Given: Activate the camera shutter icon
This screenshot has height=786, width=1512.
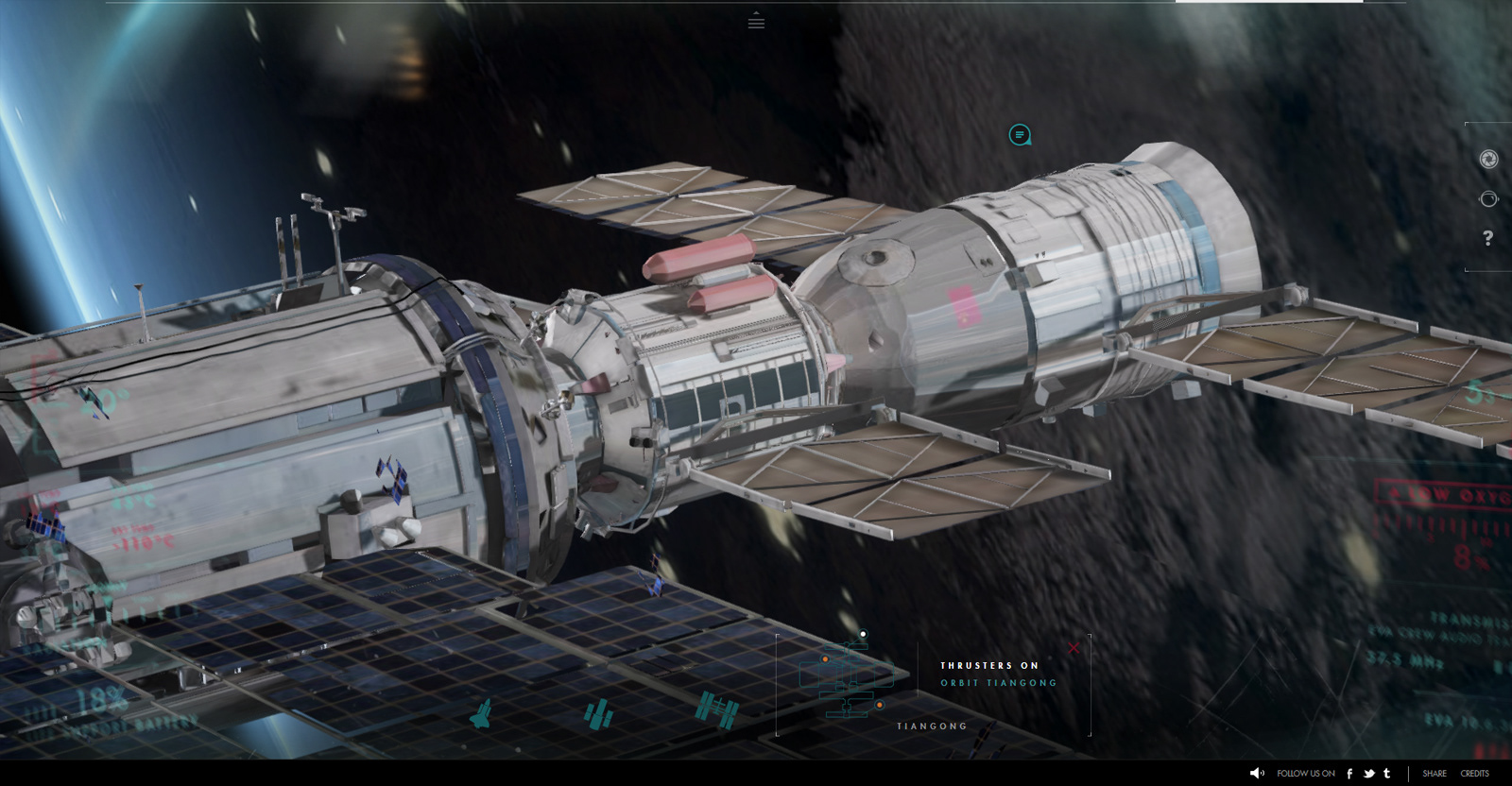Looking at the screenshot, I should coord(1488,160).
